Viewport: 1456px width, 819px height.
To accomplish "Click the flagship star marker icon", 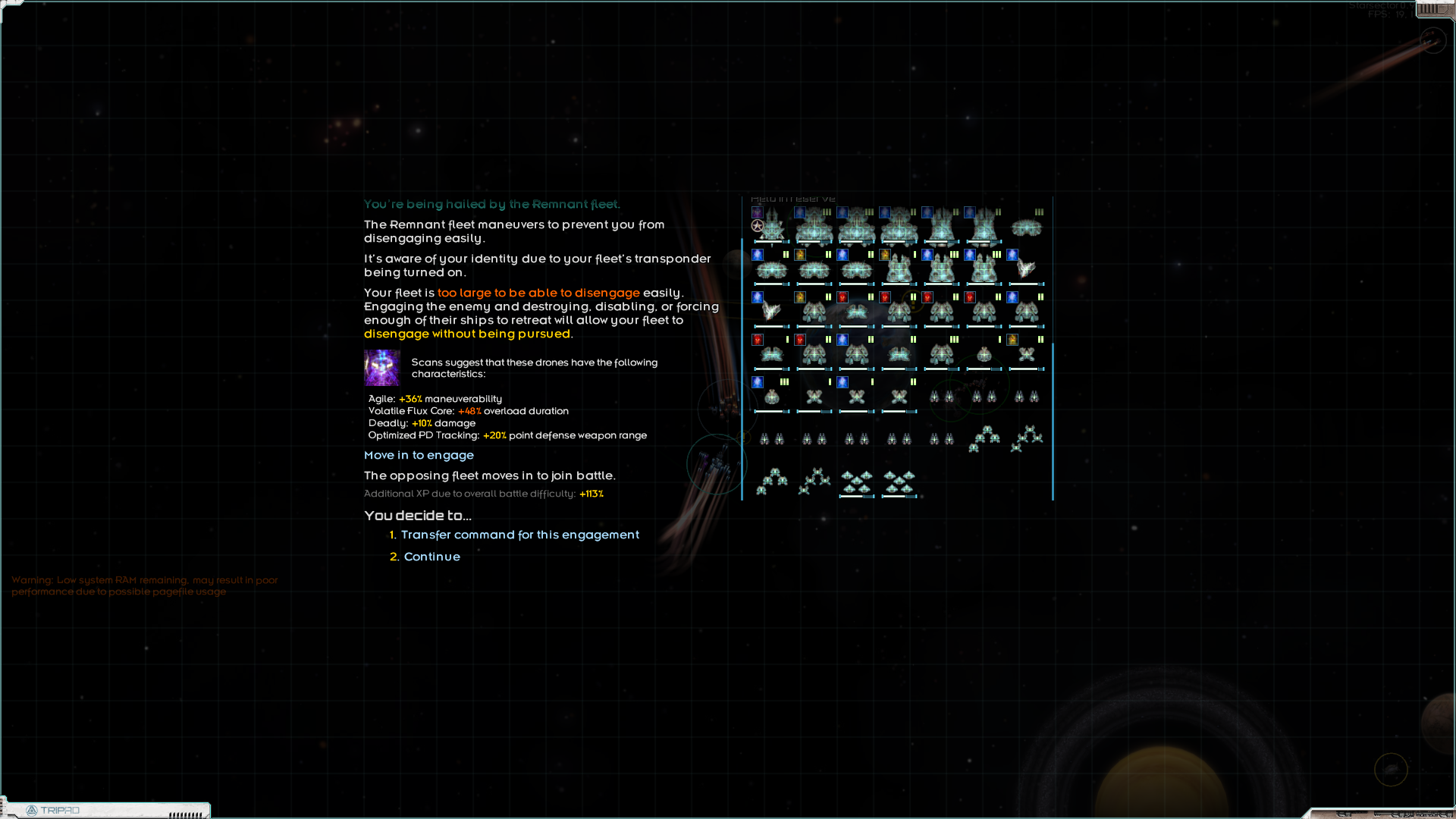I will click(758, 226).
